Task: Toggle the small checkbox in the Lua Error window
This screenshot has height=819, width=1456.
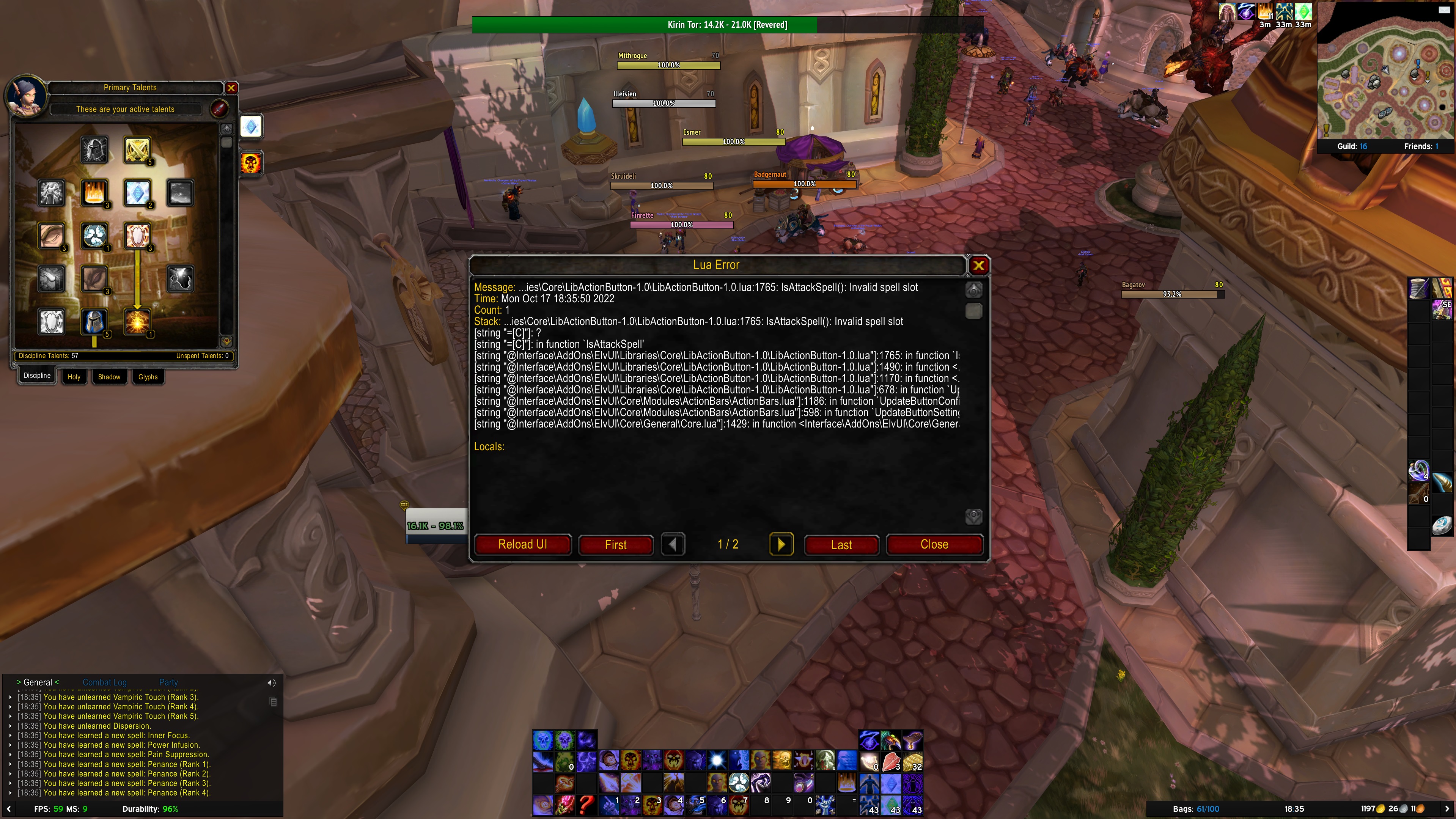Action: click(973, 311)
